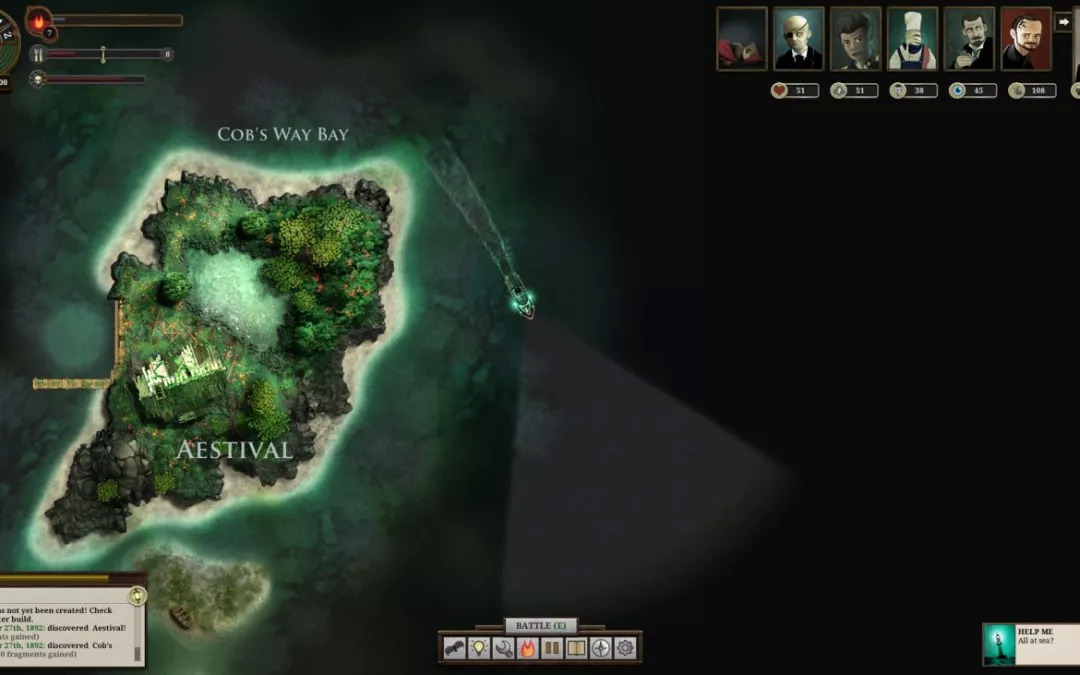This screenshot has width=1080, height=675.
Task: Select the moustached man in dark coat portrait
Action: tap(969, 39)
